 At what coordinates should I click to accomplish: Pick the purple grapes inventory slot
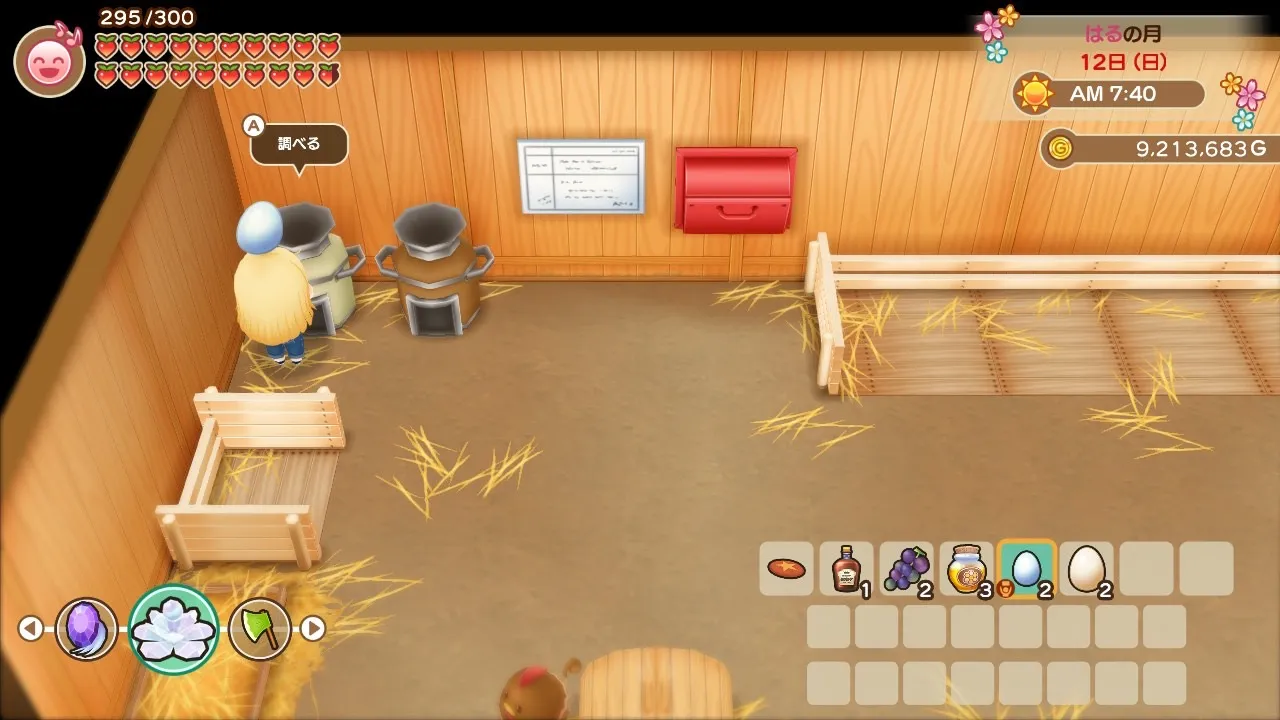tap(906, 569)
